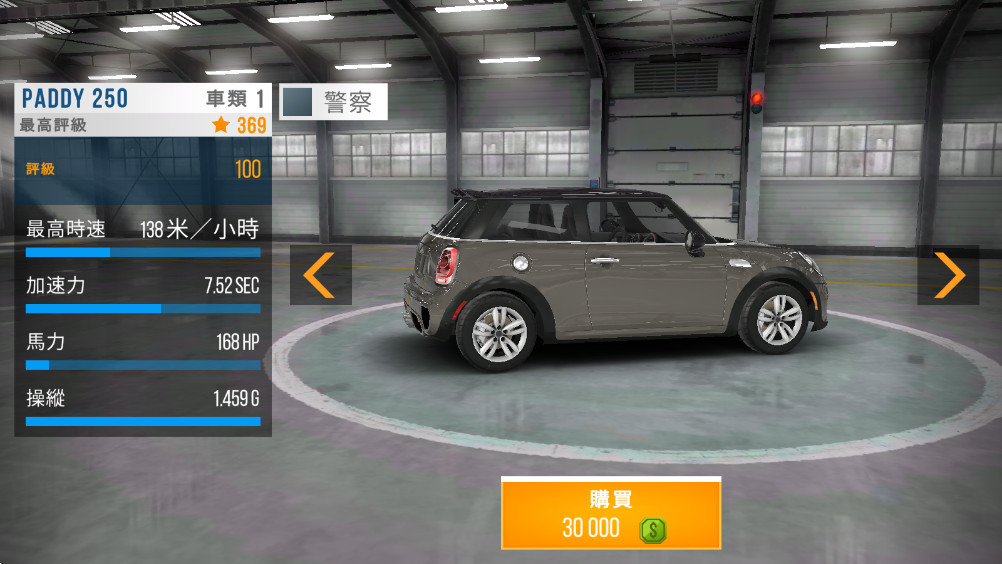Show the next car with right arrow
This screenshot has width=1002, height=564.
click(x=948, y=275)
